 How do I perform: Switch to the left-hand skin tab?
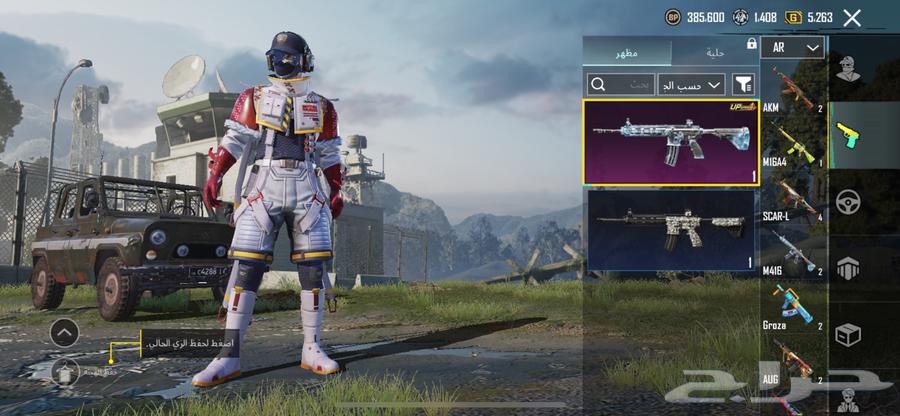tap(627, 51)
